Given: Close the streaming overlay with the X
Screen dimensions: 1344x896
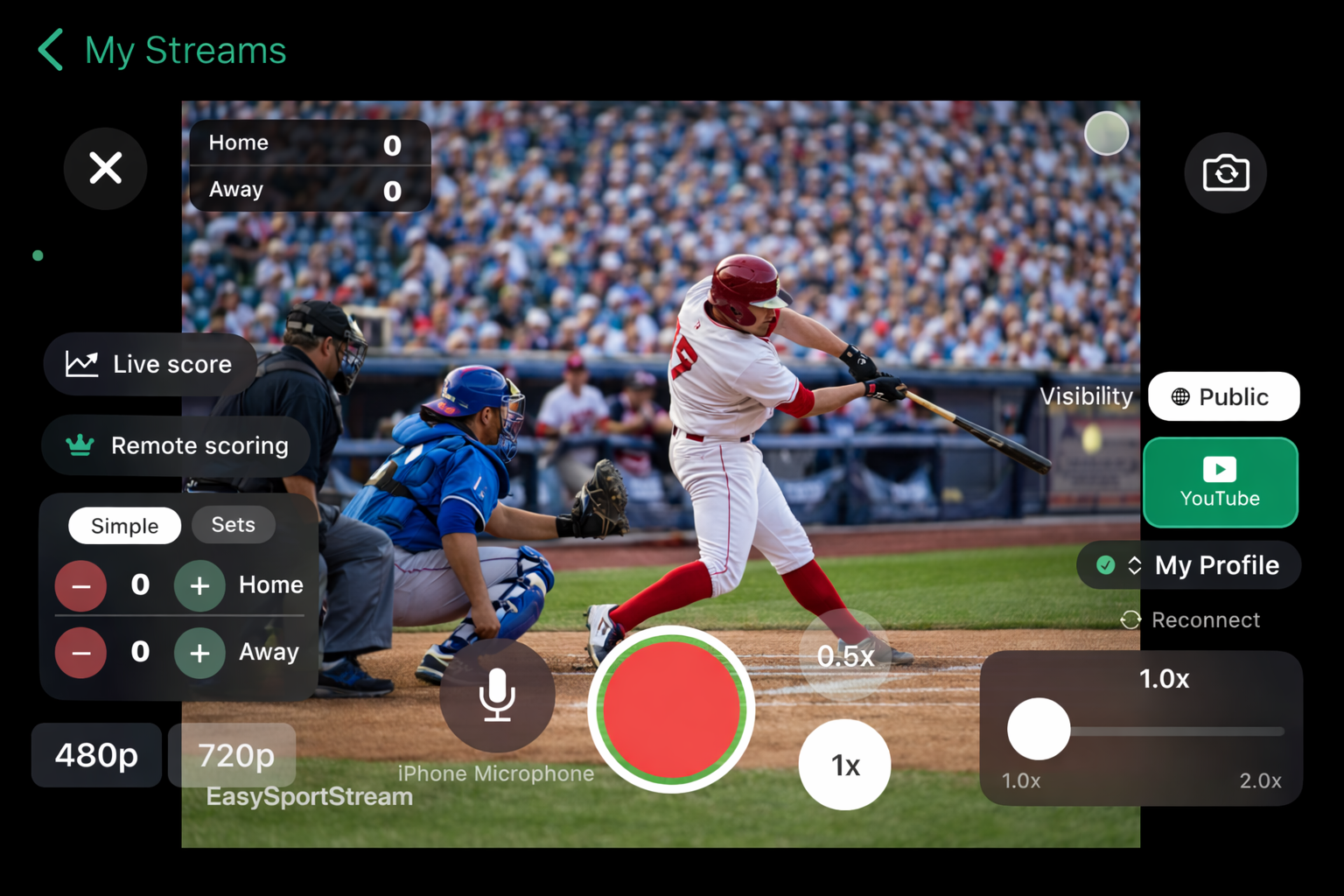Looking at the screenshot, I should coord(105,168).
